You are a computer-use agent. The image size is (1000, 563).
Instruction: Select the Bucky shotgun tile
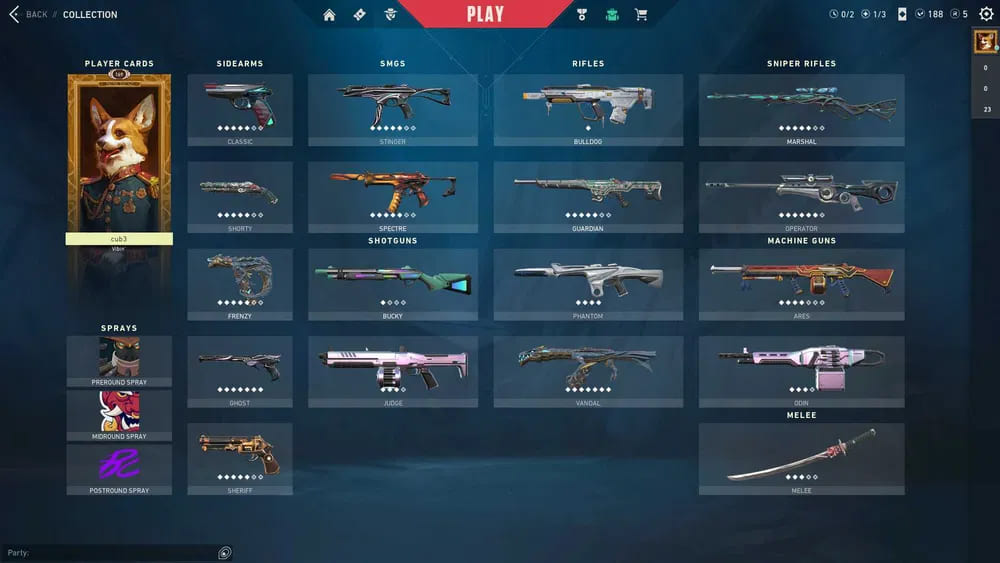[392, 283]
